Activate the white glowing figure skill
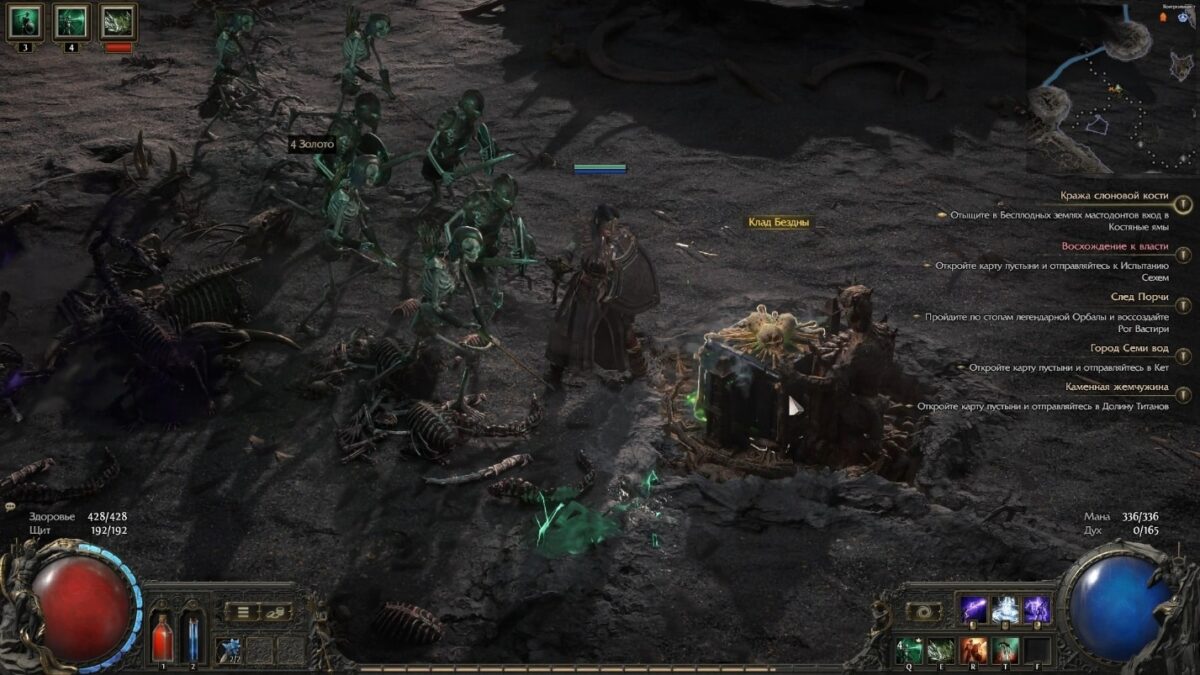The image size is (1200, 675). pyautogui.click(x=1005, y=610)
